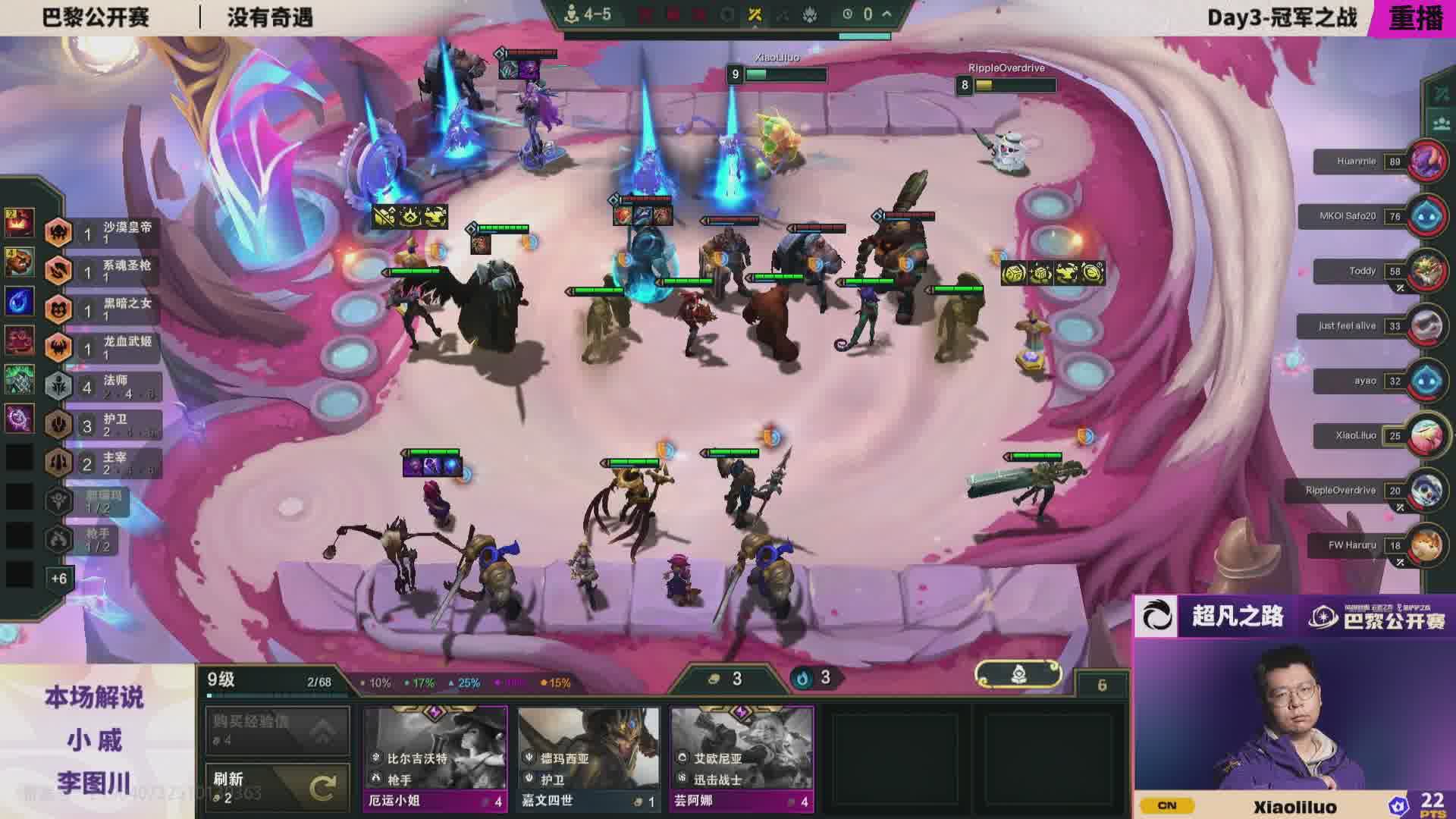The height and width of the screenshot is (819, 1456).
Task: Buy the 厄运小姐 shop card
Action: coord(435,758)
